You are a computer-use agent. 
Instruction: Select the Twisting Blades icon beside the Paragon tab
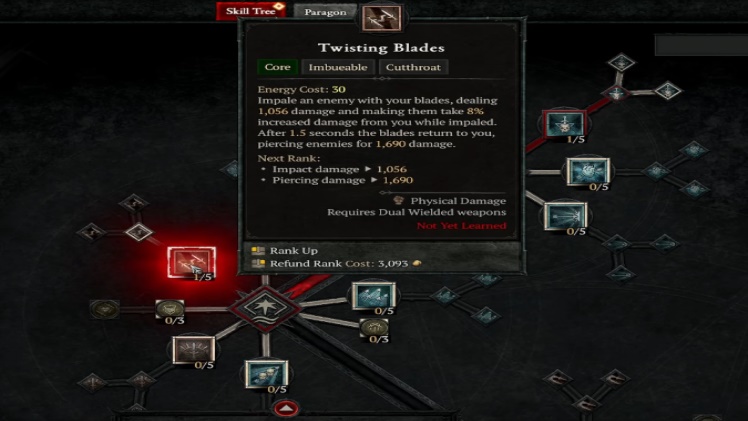(381, 17)
